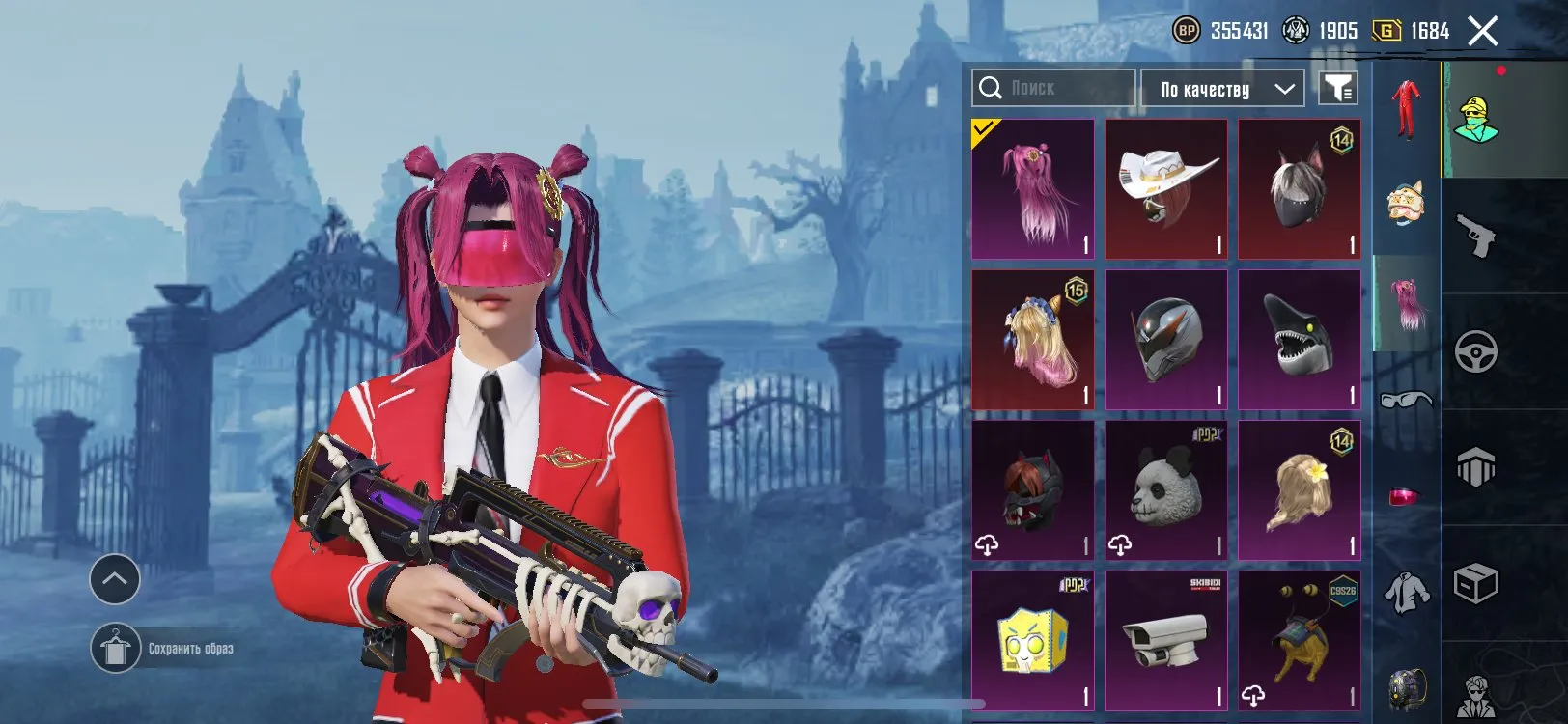
Task: Open the 'По качеству' sort dropdown
Action: [1221, 88]
